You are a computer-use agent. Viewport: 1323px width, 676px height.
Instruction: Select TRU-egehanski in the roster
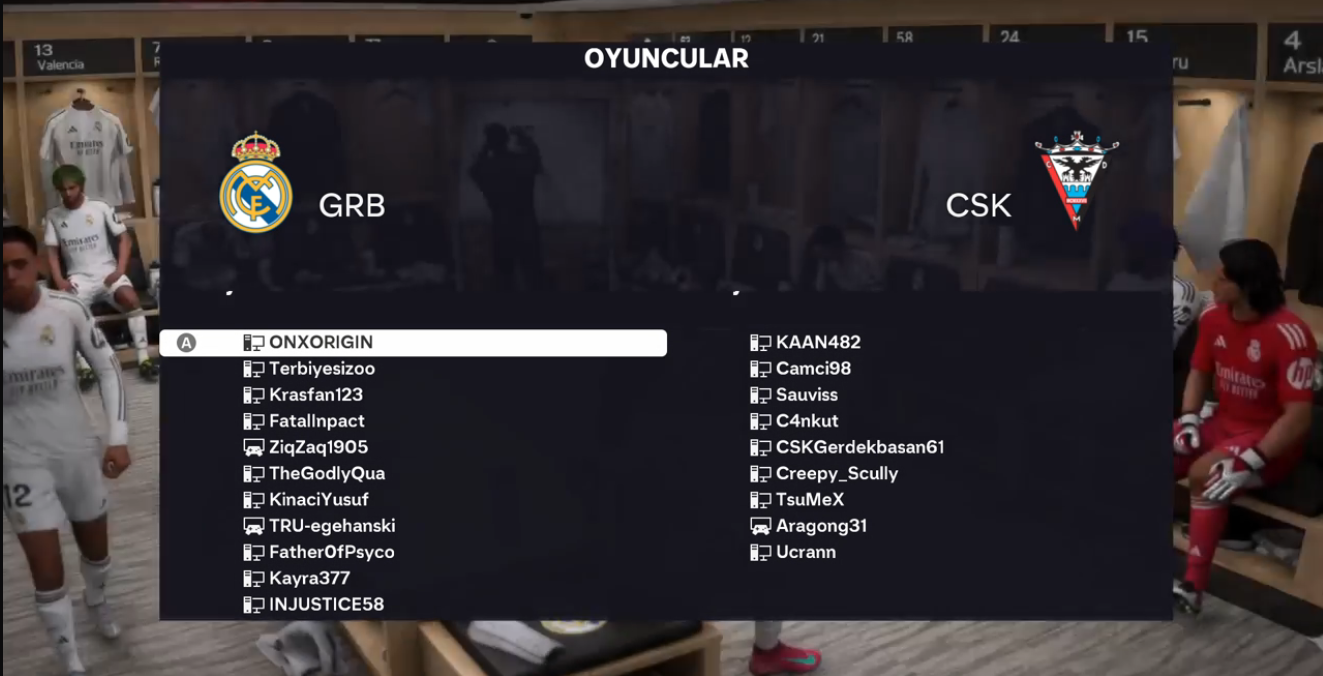(x=331, y=526)
